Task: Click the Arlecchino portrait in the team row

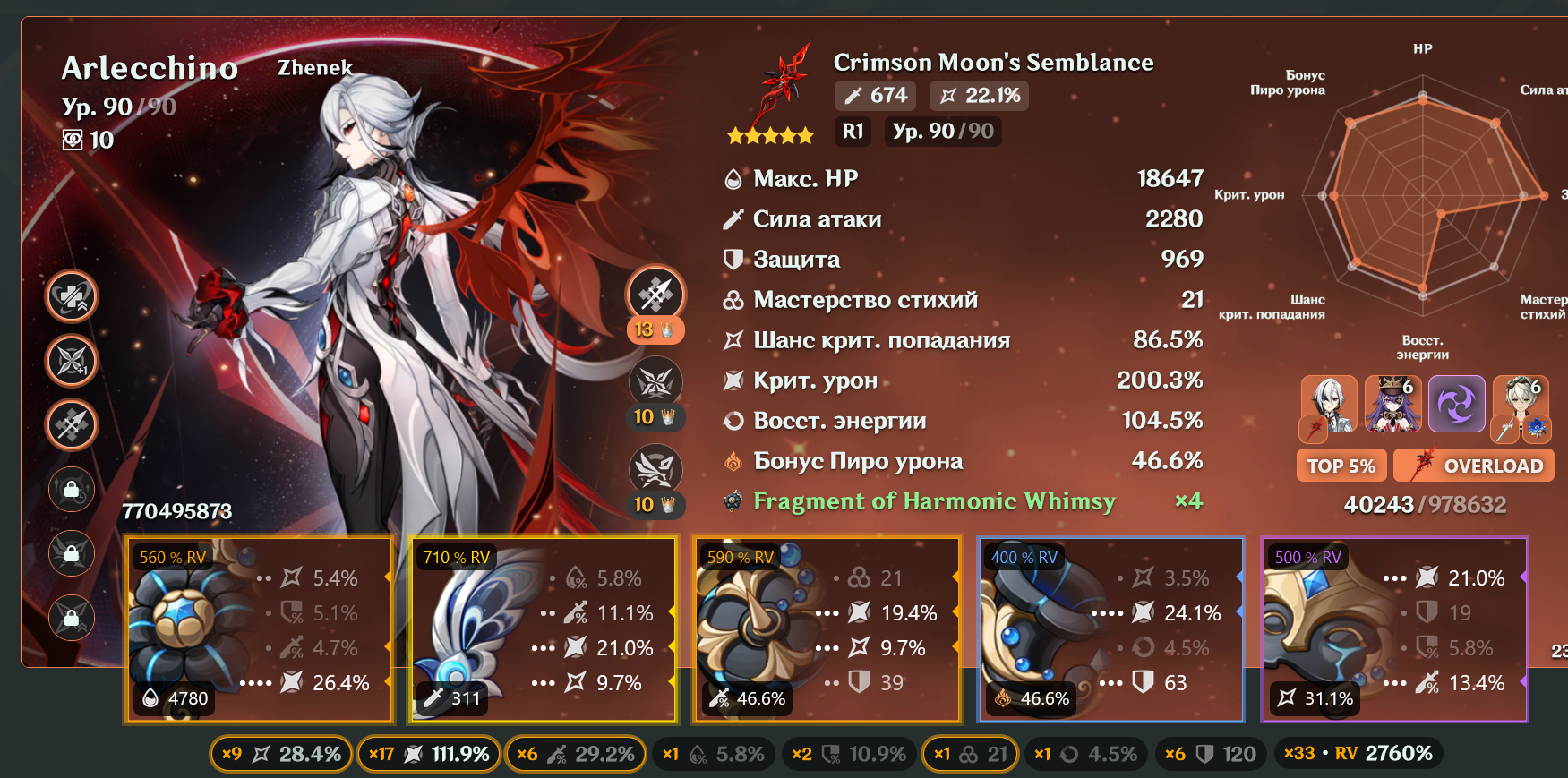Action: pyautogui.click(x=1329, y=405)
